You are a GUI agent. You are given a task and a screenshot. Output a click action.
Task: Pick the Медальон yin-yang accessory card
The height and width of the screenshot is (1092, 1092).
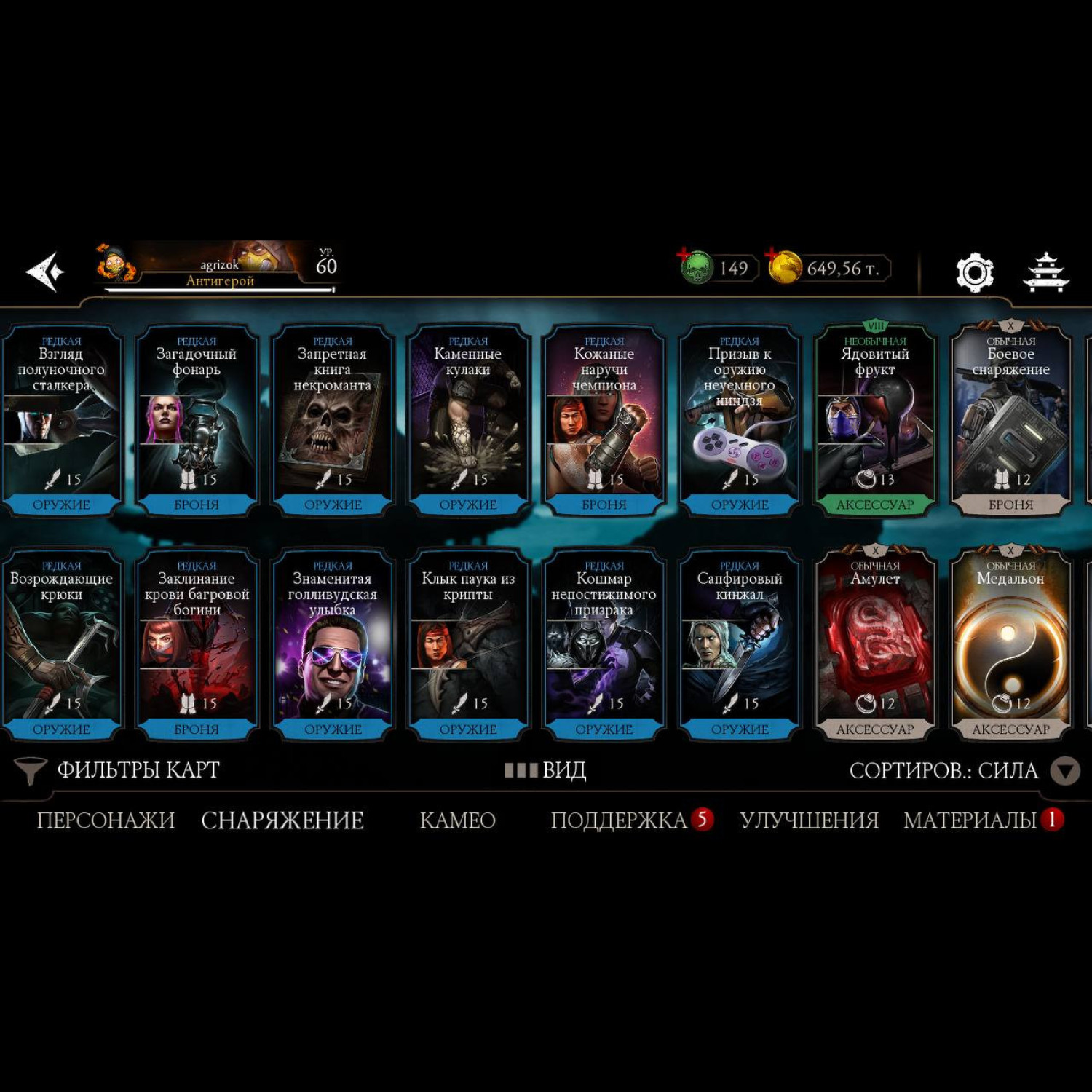click(x=1010, y=644)
